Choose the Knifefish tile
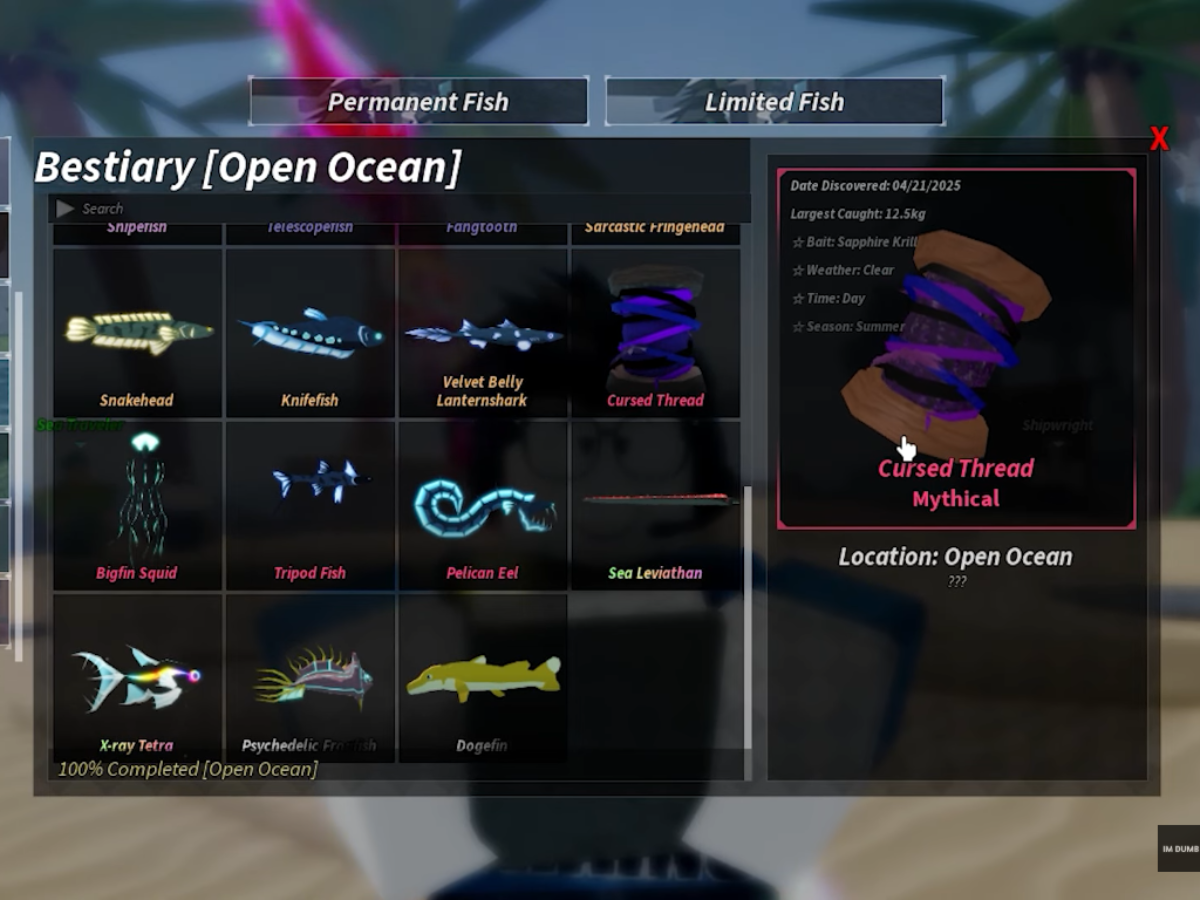Viewport: 1200px width, 900px height. pyautogui.click(x=310, y=333)
